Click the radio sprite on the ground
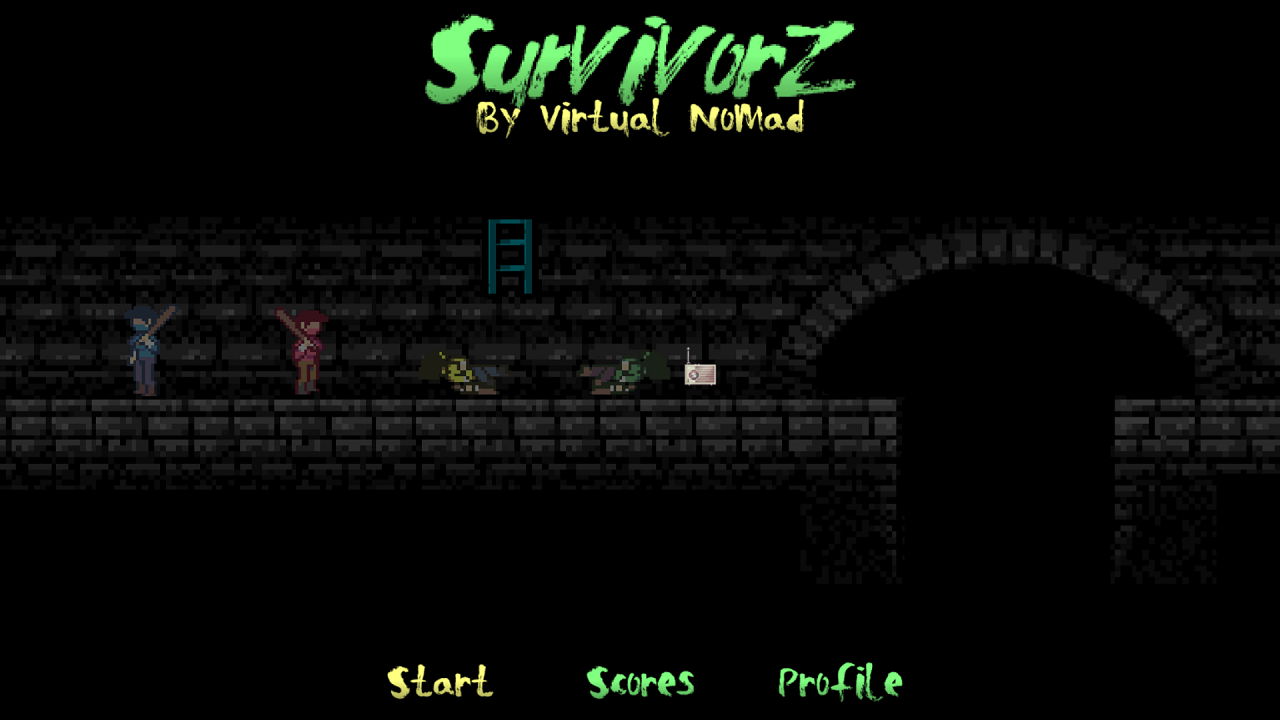The width and height of the screenshot is (1280, 720). (698, 375)
